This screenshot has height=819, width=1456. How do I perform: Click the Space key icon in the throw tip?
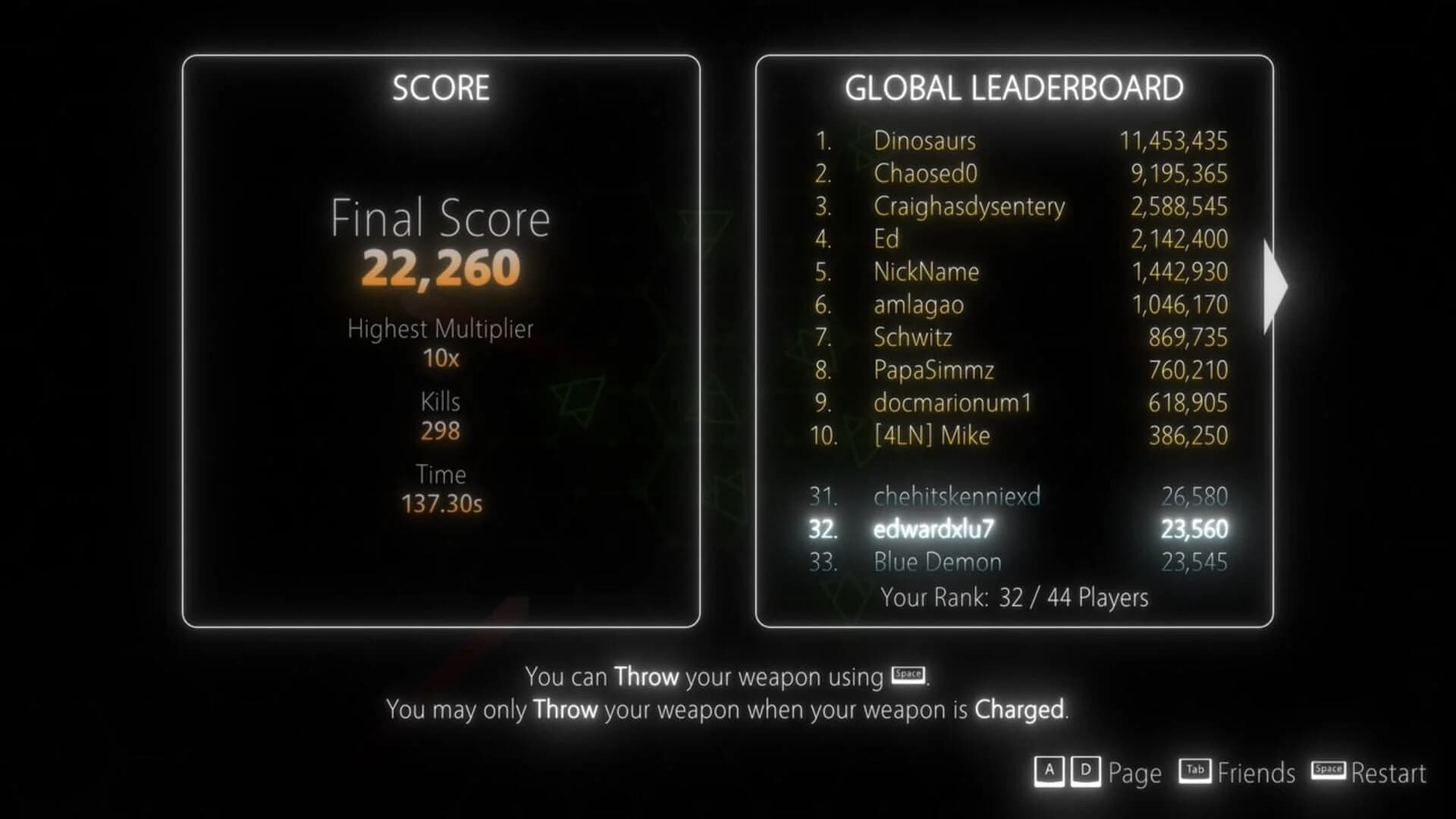(908, 675)
